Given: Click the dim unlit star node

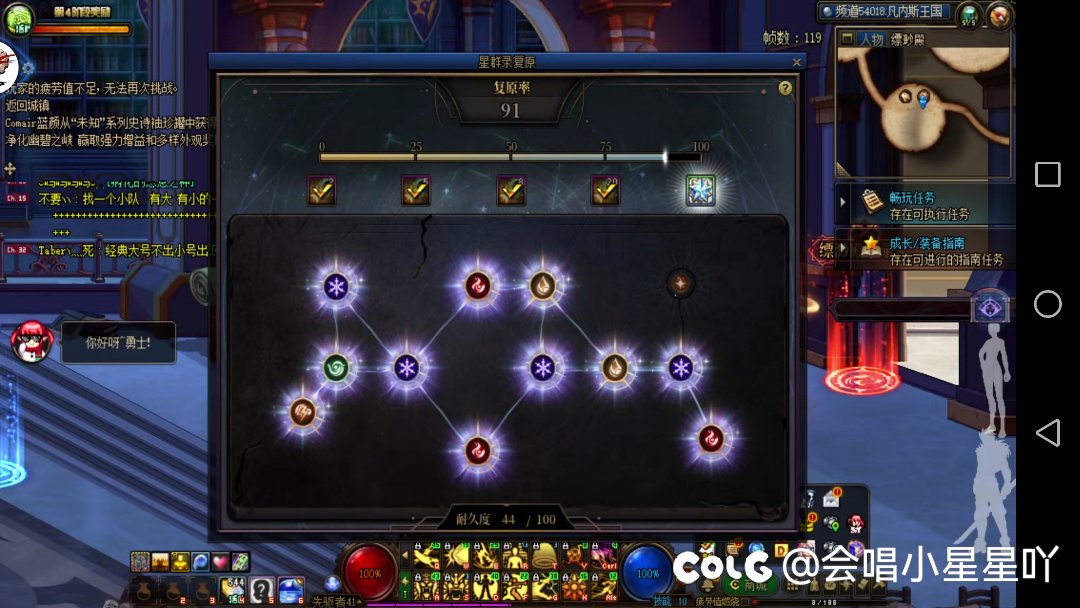Looking at the screenshot, I should [681, 283].
